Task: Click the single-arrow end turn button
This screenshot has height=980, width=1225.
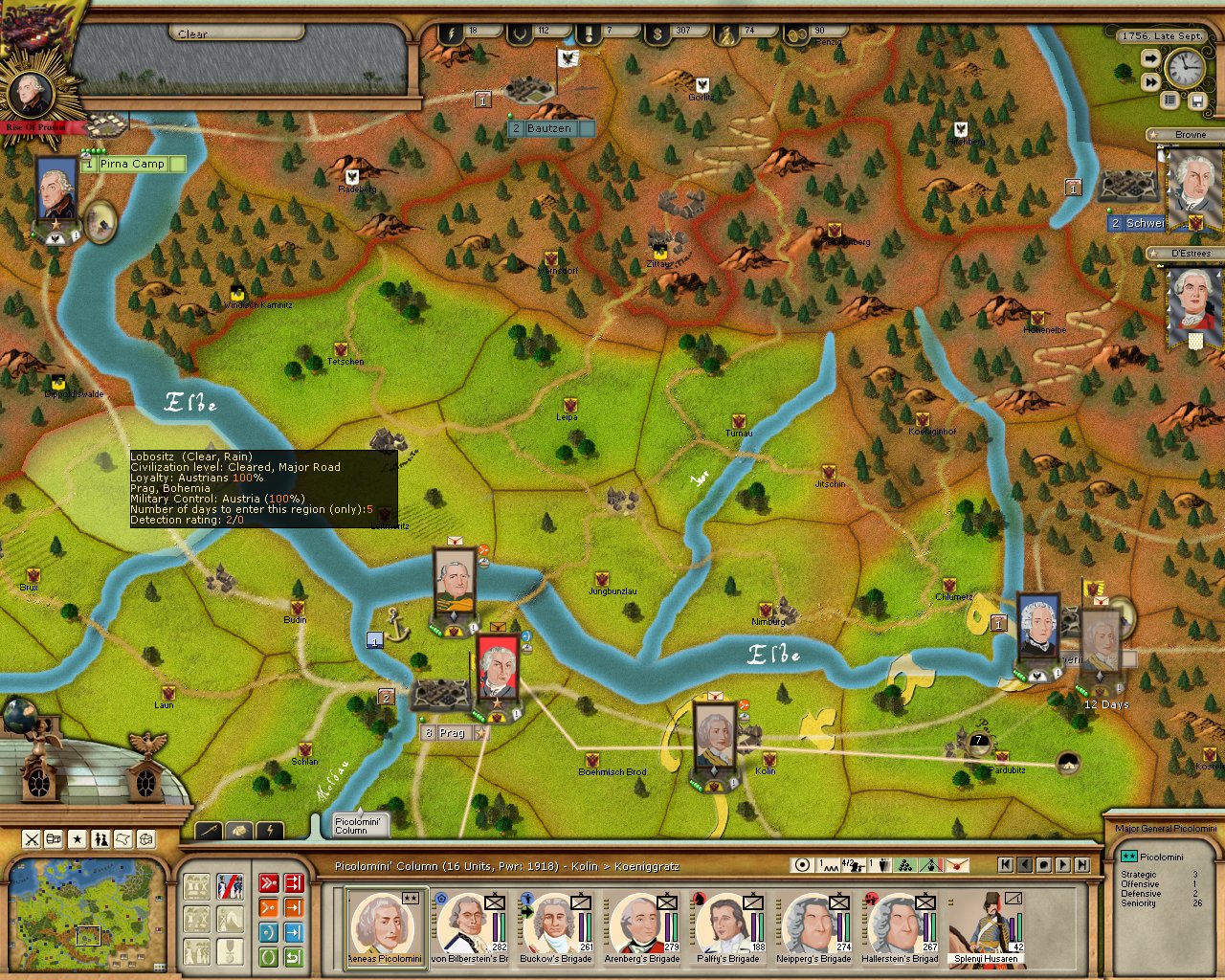Action: (x=1150, y=59)
